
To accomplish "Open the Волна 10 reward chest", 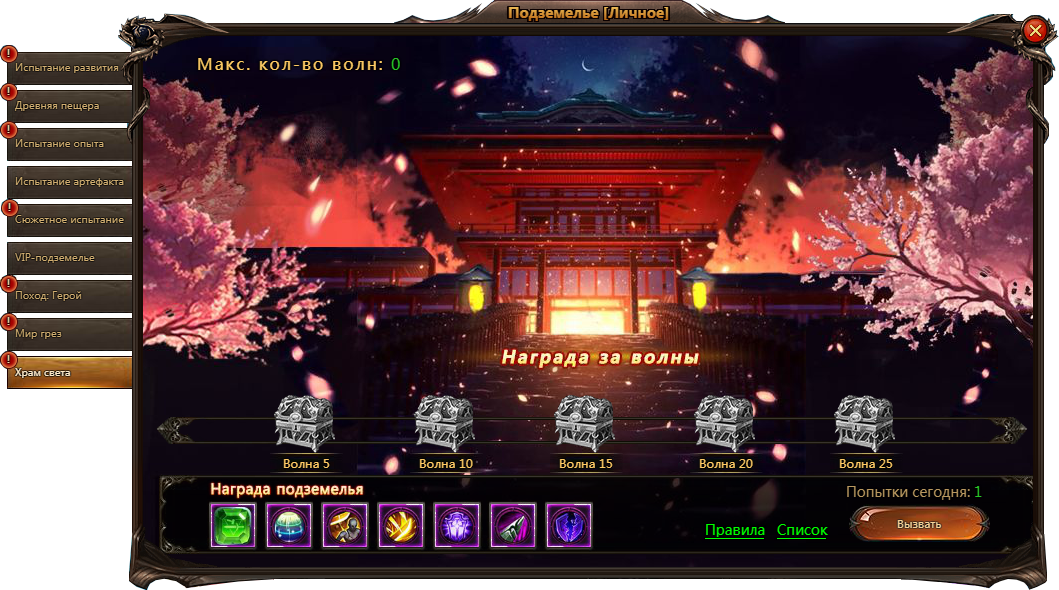I will (x=445, y=423).
